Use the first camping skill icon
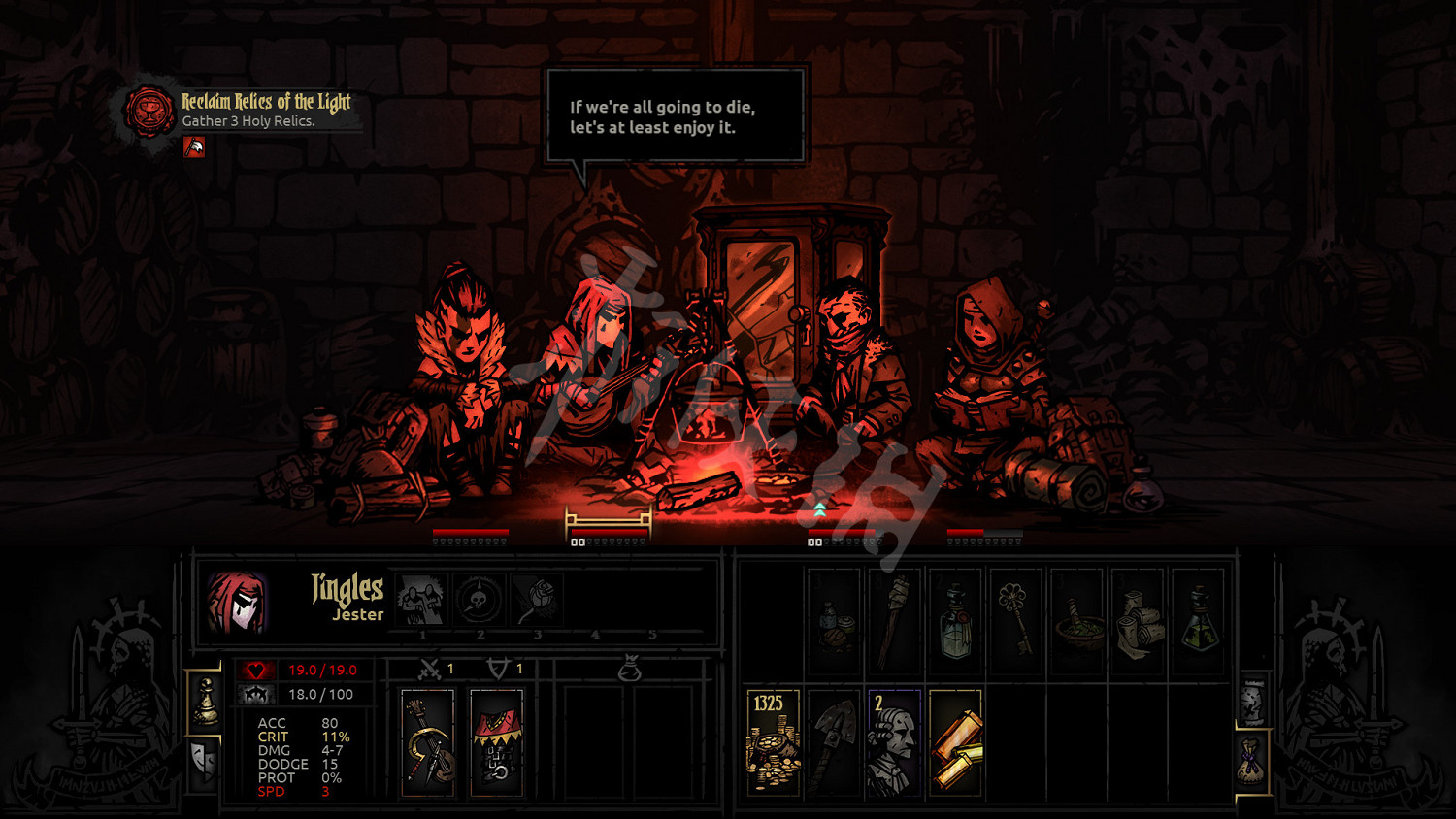The width and height of the screenshot is (1456, 819). (421, 600)
